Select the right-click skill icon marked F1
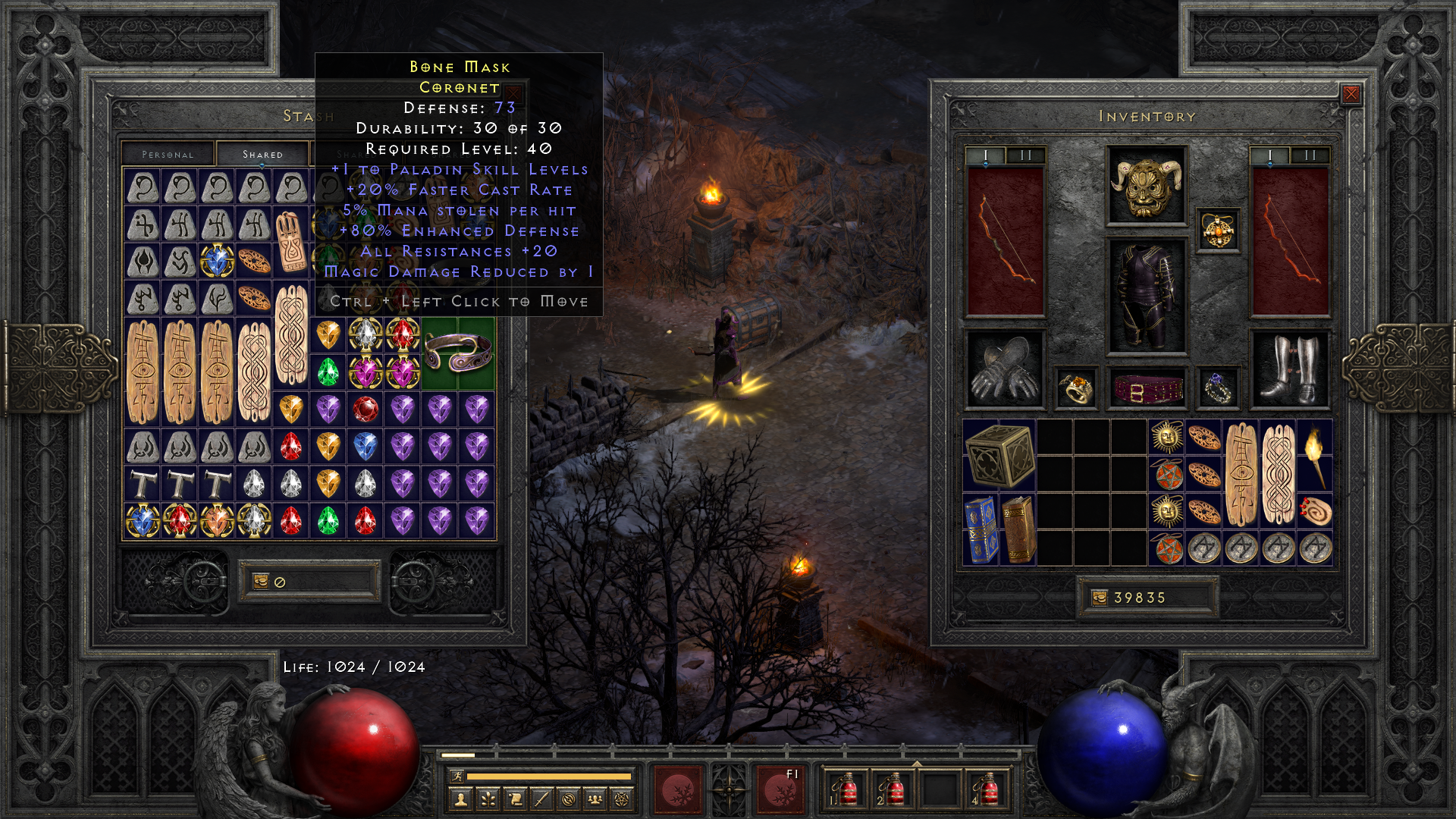The height and width of the screenshot is (819, 1456). click(779, 789)
